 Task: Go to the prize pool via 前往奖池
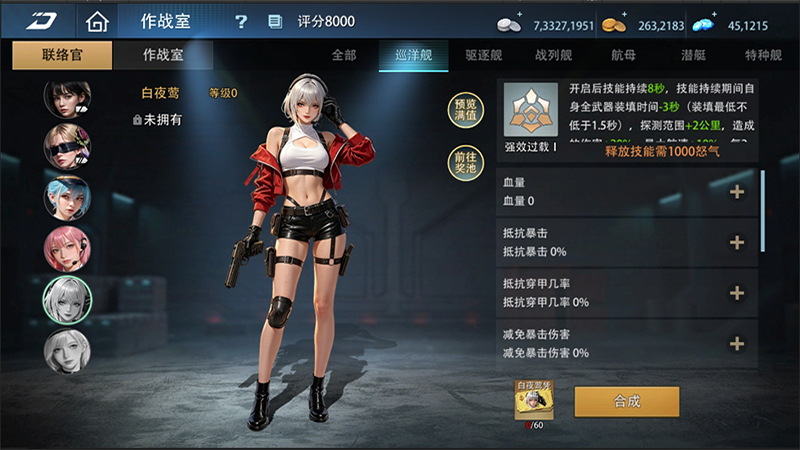tap(465, 162)
